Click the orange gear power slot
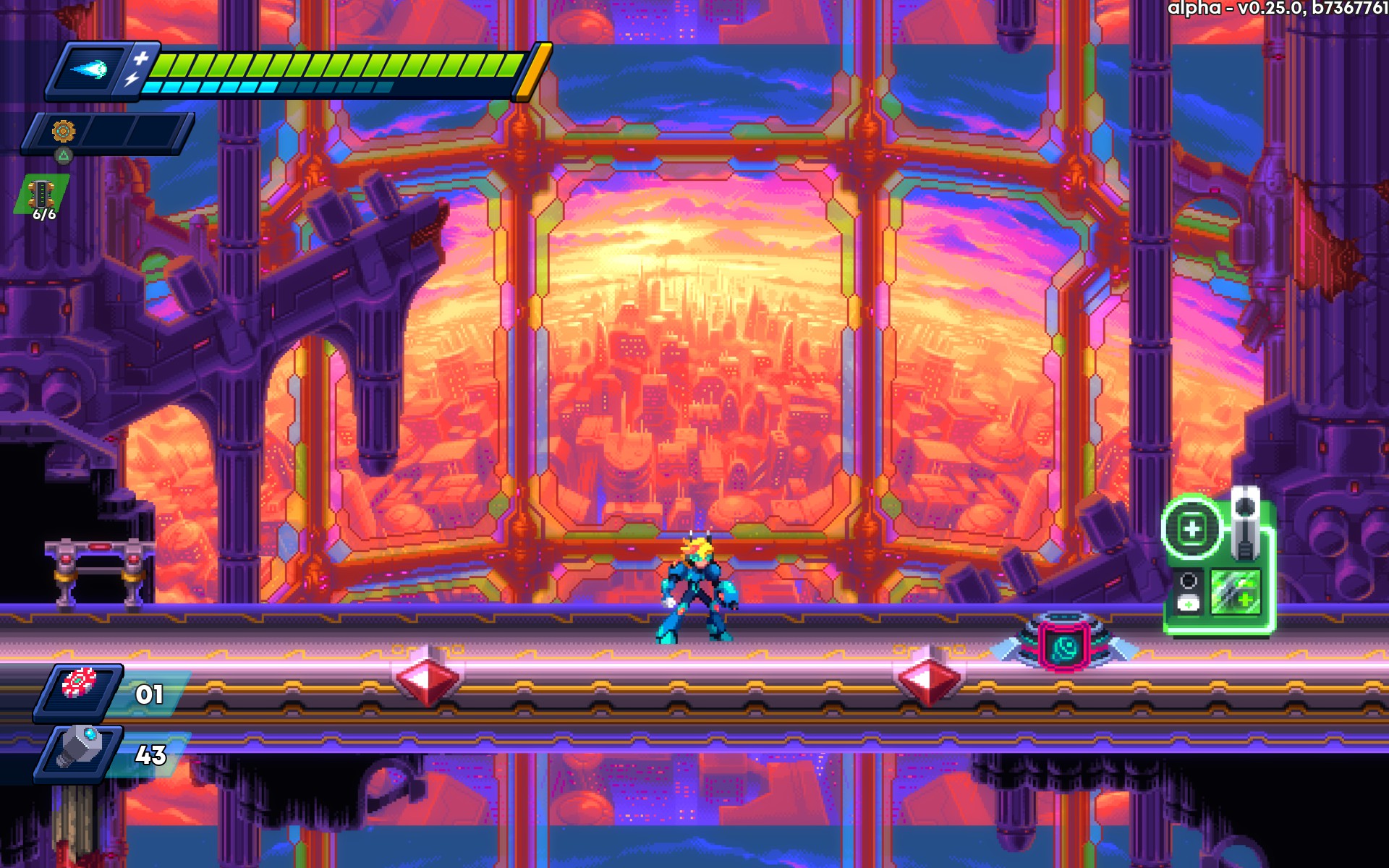The image size is (1389, 868). point(64,132)
